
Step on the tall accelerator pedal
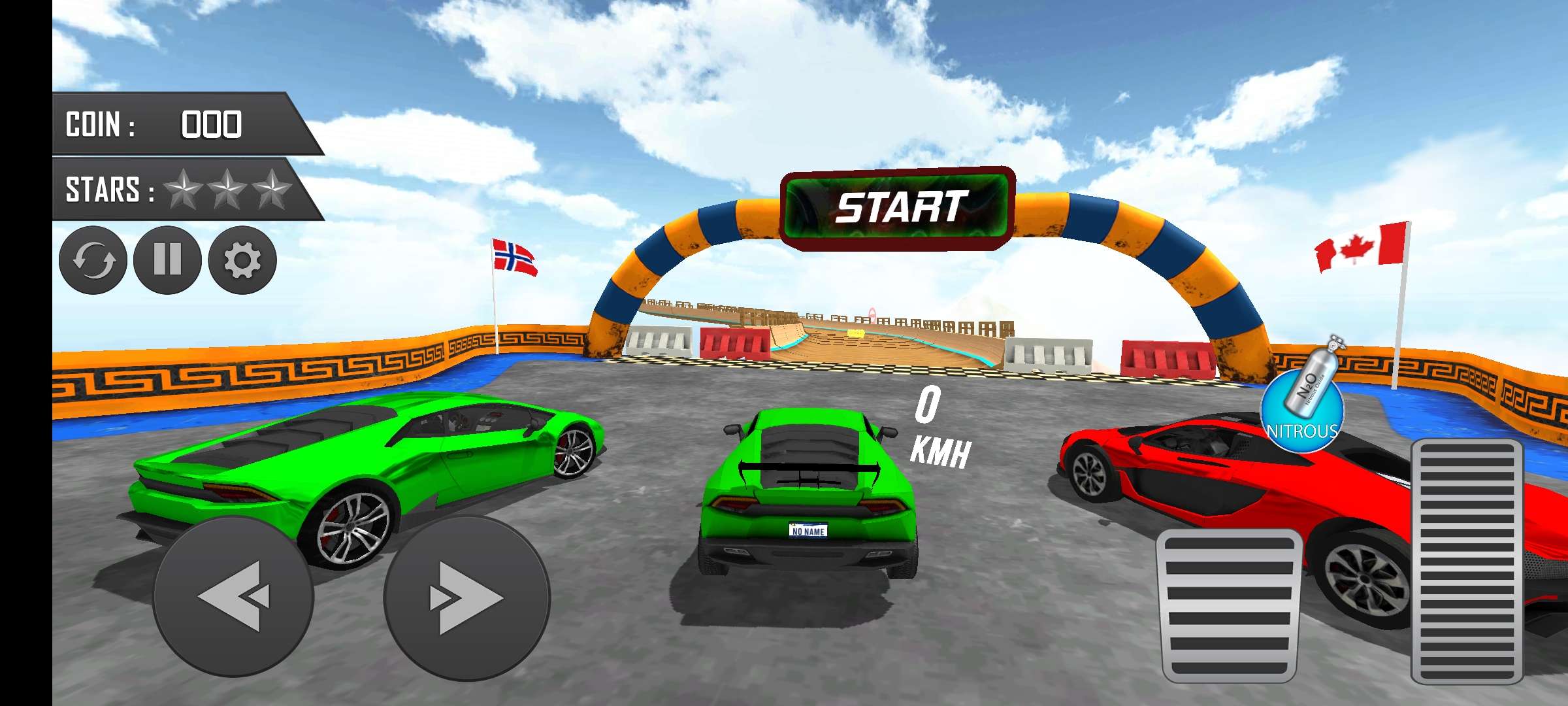1467,561
